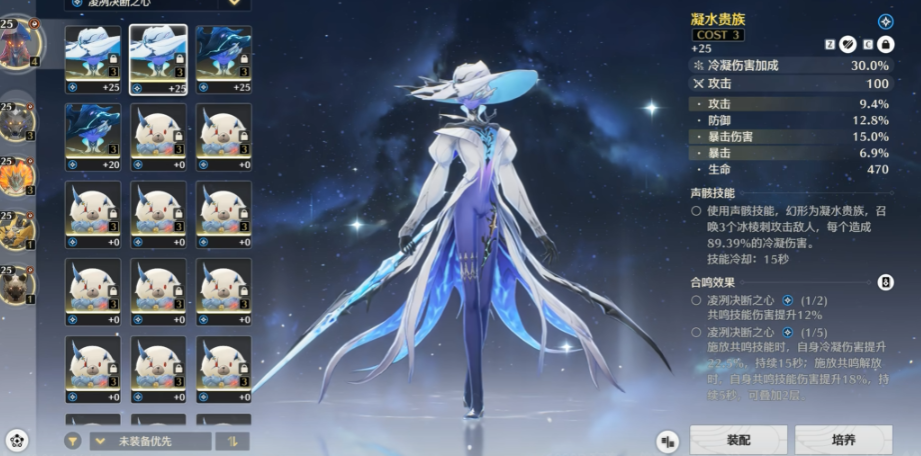921x456 pixels.
Task: Select the flaming orange echo slot
Action: [17, 176]
